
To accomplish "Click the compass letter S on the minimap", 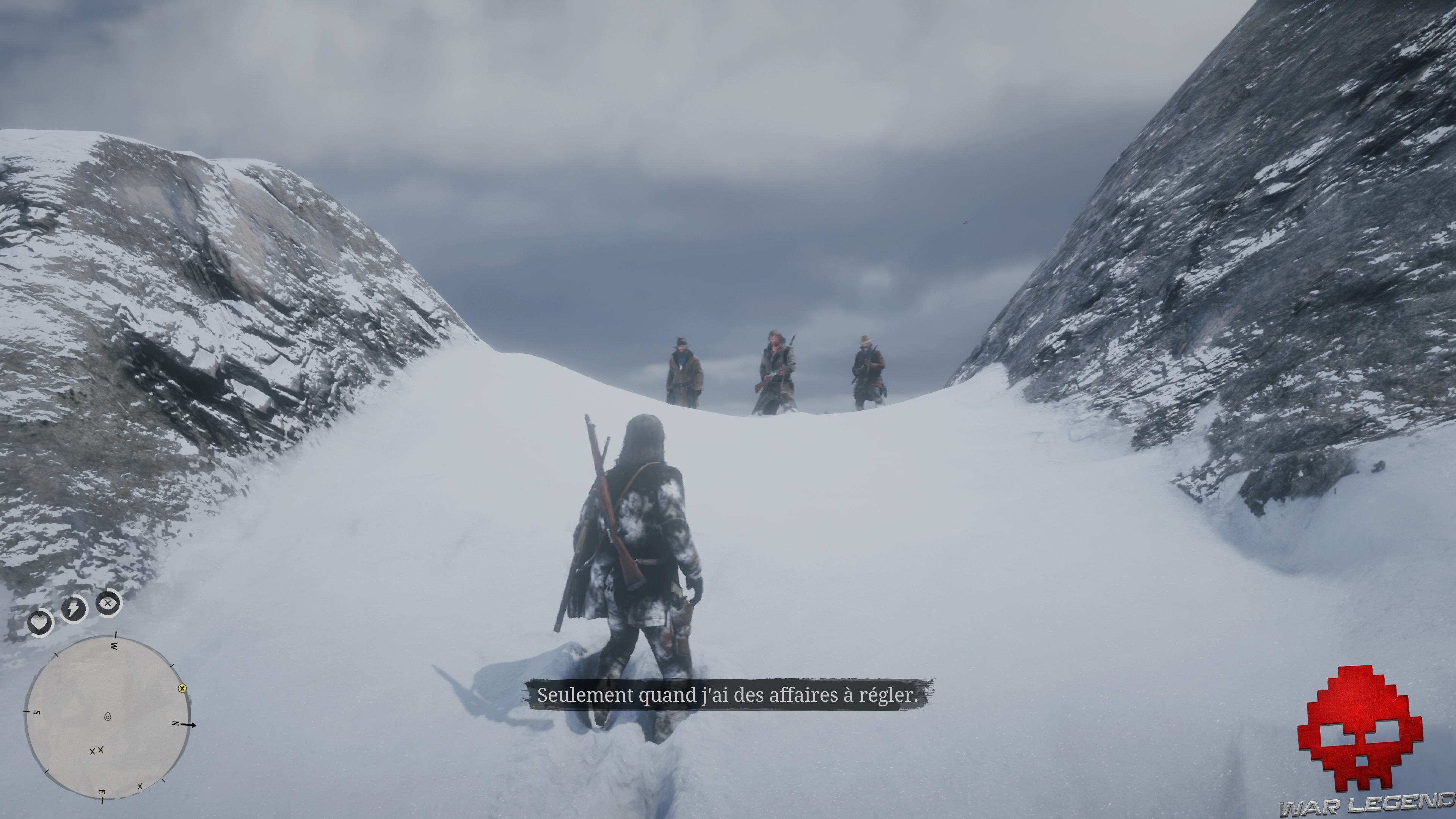I will [37, 713].
